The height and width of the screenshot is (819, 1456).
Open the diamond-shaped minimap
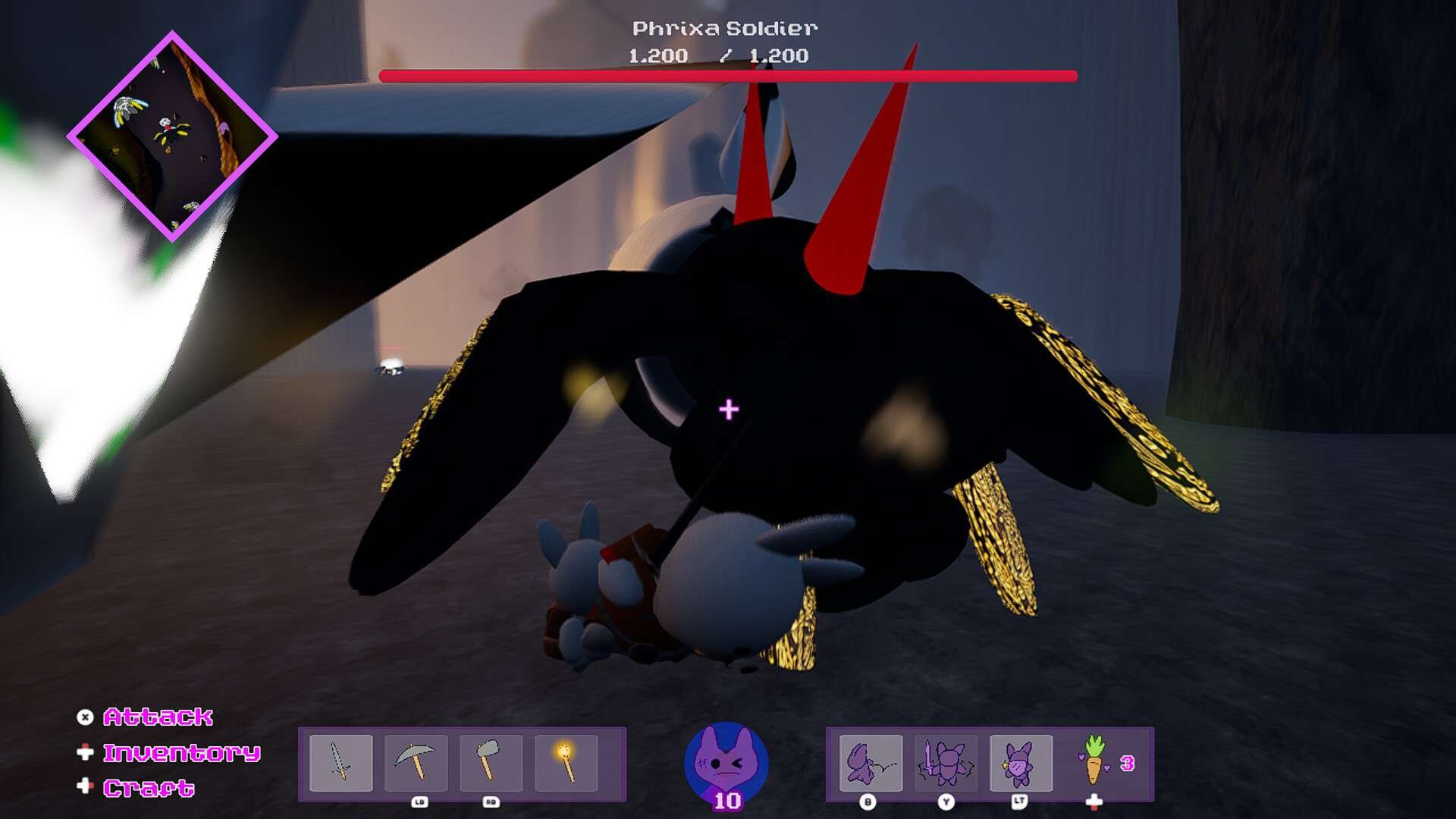[x=172, y=136]
